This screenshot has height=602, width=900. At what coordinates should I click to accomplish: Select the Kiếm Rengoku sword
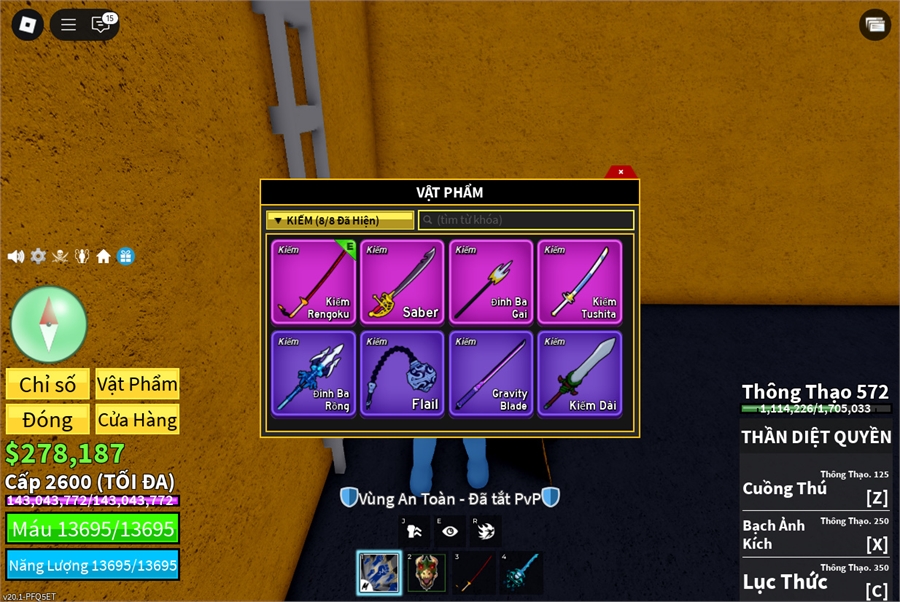click(314, 281)
